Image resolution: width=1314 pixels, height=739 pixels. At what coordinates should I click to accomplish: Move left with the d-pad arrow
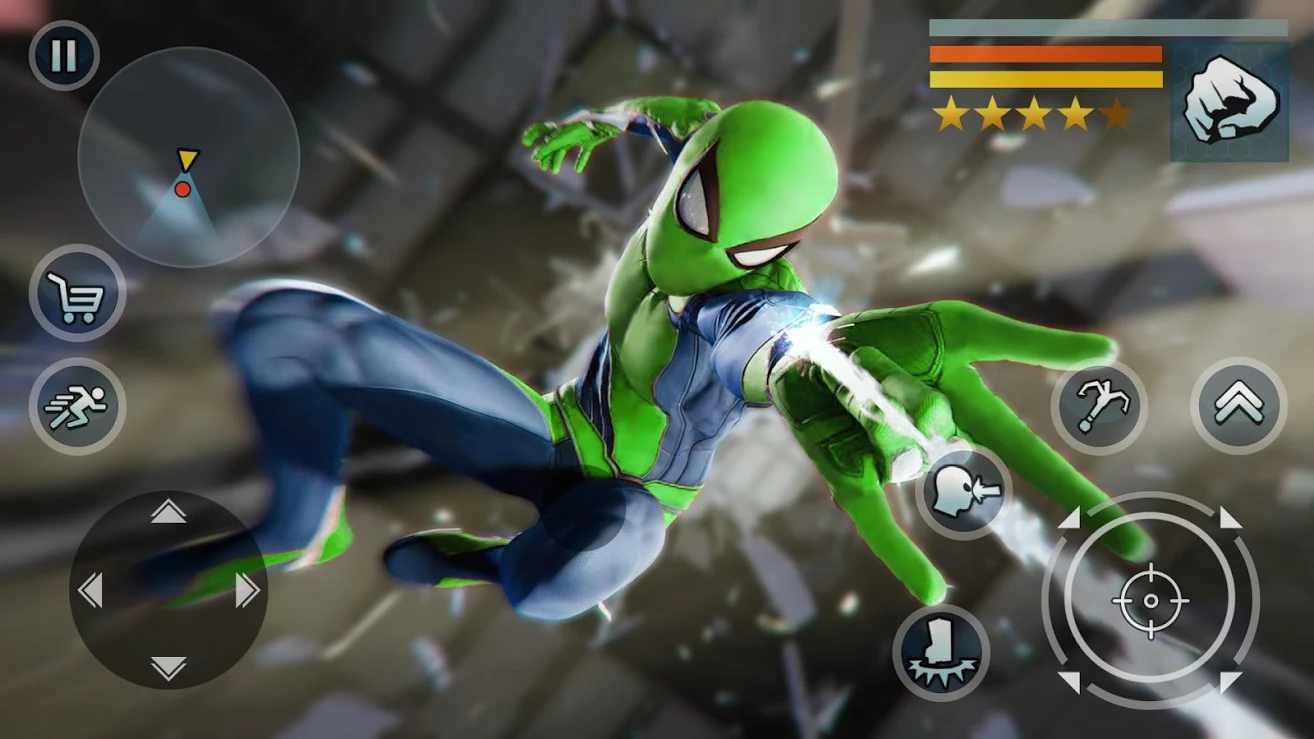90,590
